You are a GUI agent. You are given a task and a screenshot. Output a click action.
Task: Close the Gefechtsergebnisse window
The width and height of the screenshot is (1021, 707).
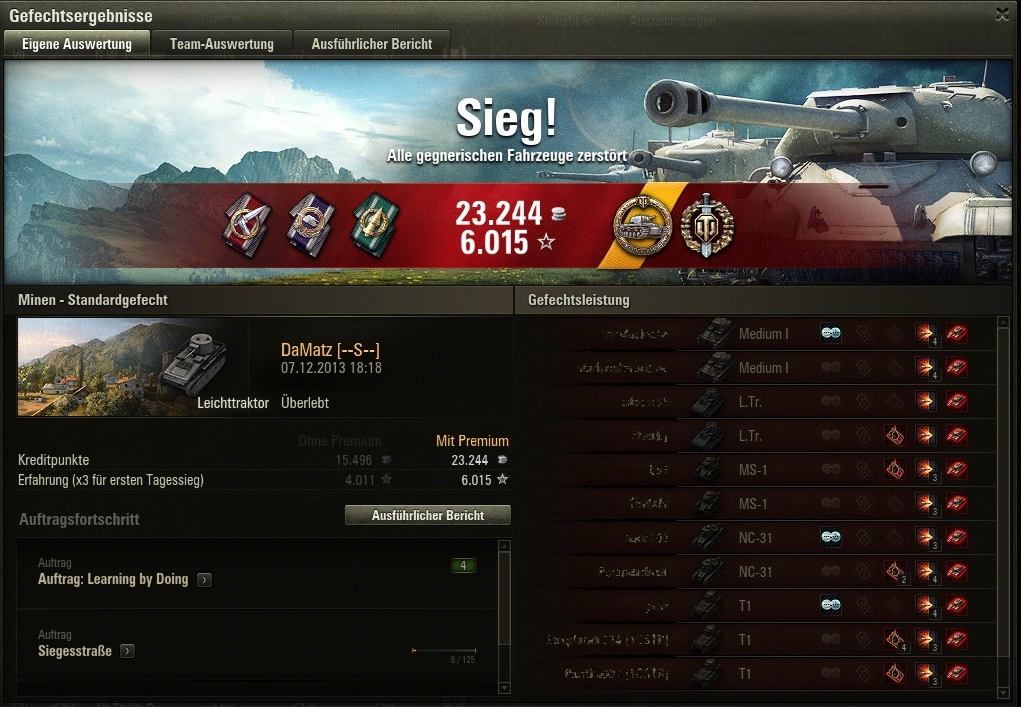tap(1002, 14)
